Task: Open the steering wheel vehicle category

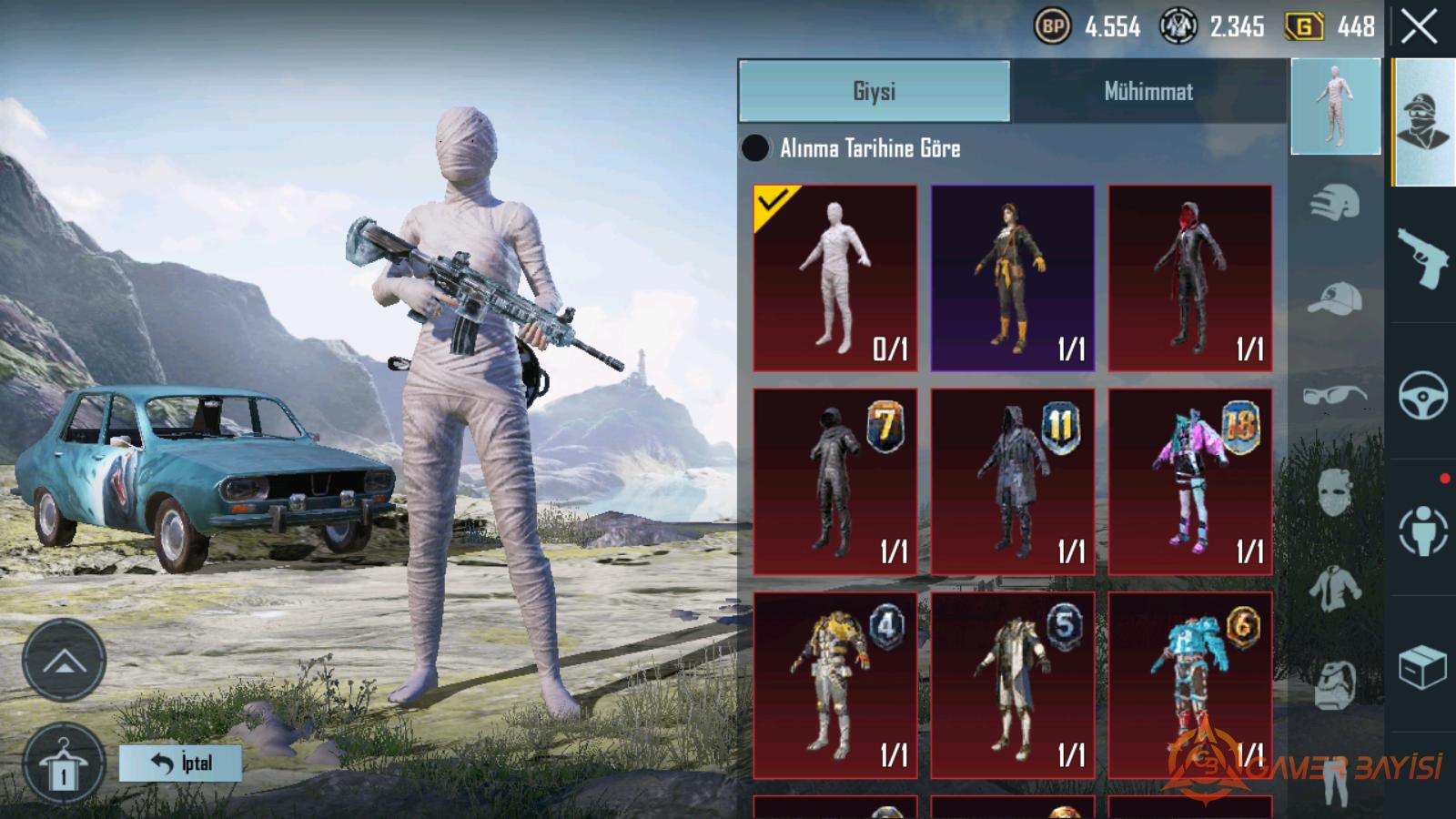Action: [1422, 395]
